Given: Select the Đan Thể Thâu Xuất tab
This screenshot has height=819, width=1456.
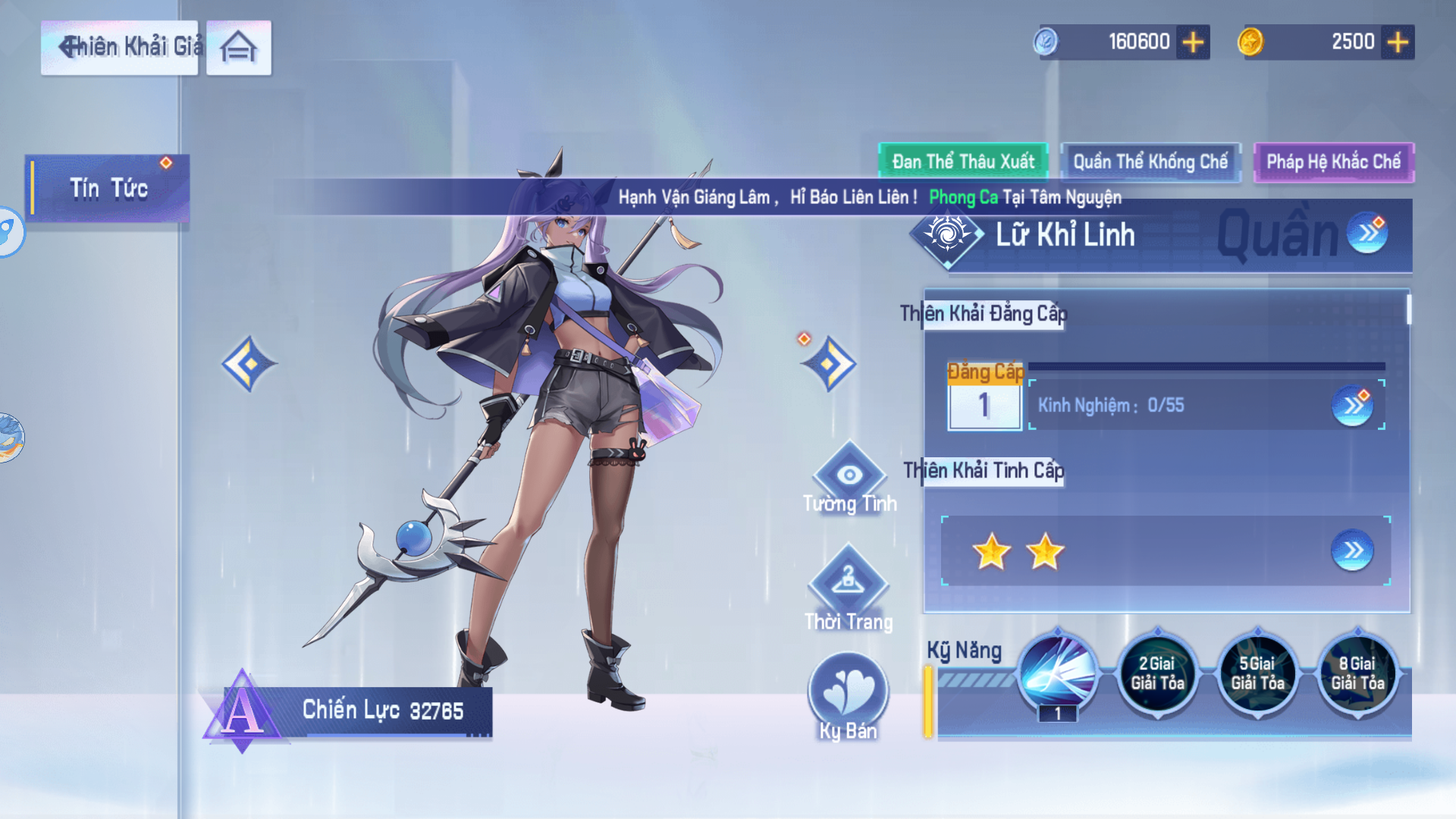Looking at the screenshot, I should 962,161.
